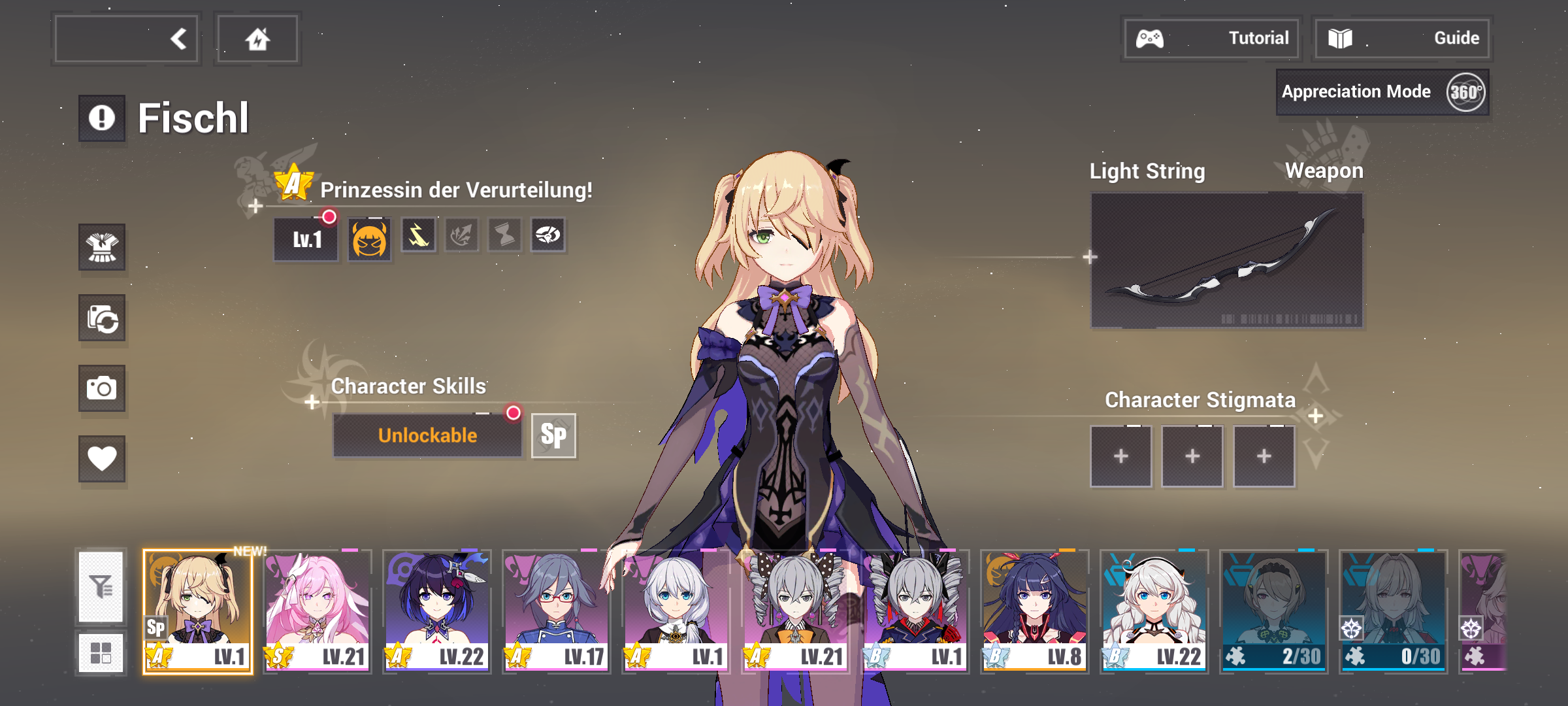Open the Guide from the top bar

pos(1402,37)
